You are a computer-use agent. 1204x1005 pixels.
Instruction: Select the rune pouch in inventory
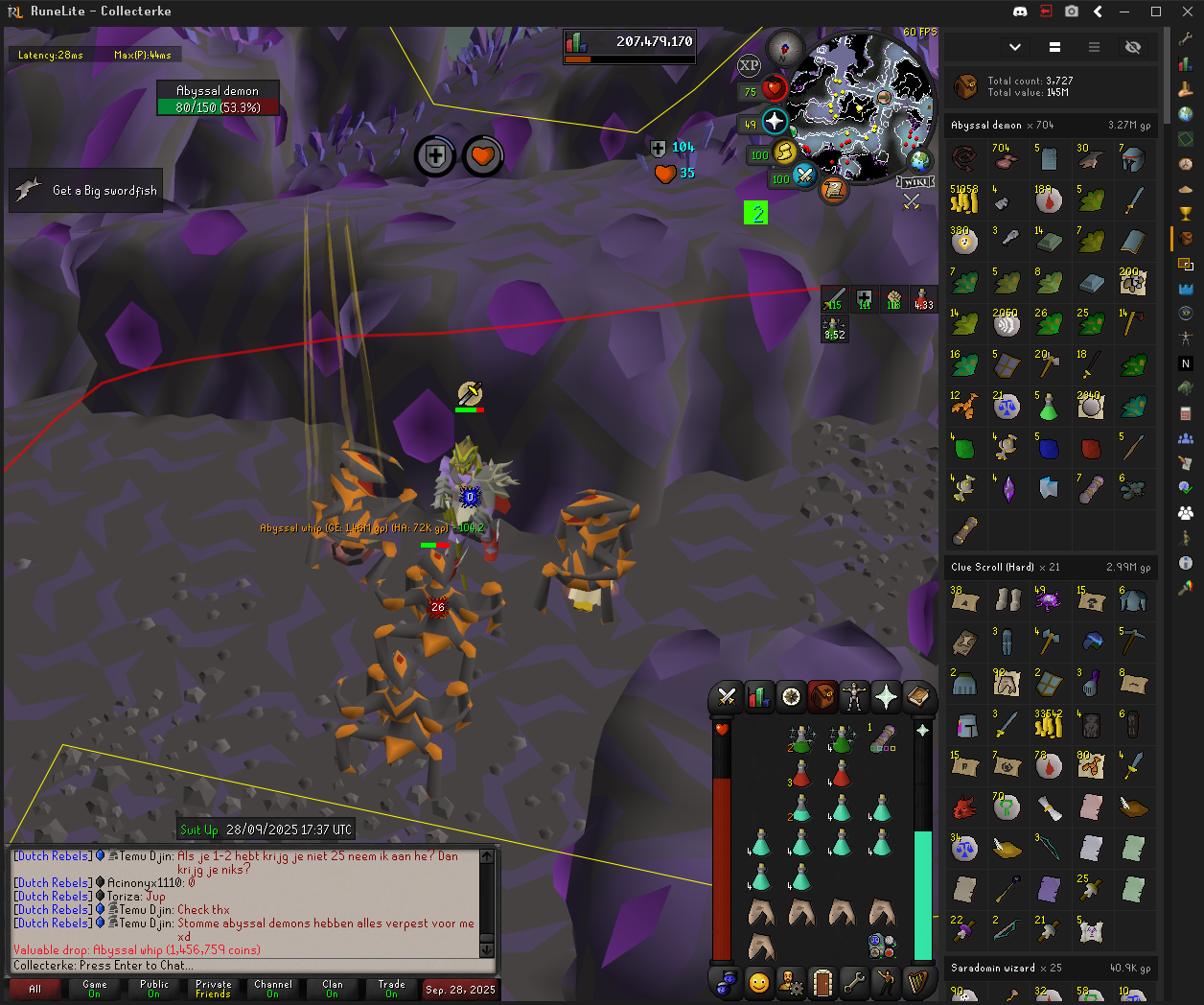point(882,945)
